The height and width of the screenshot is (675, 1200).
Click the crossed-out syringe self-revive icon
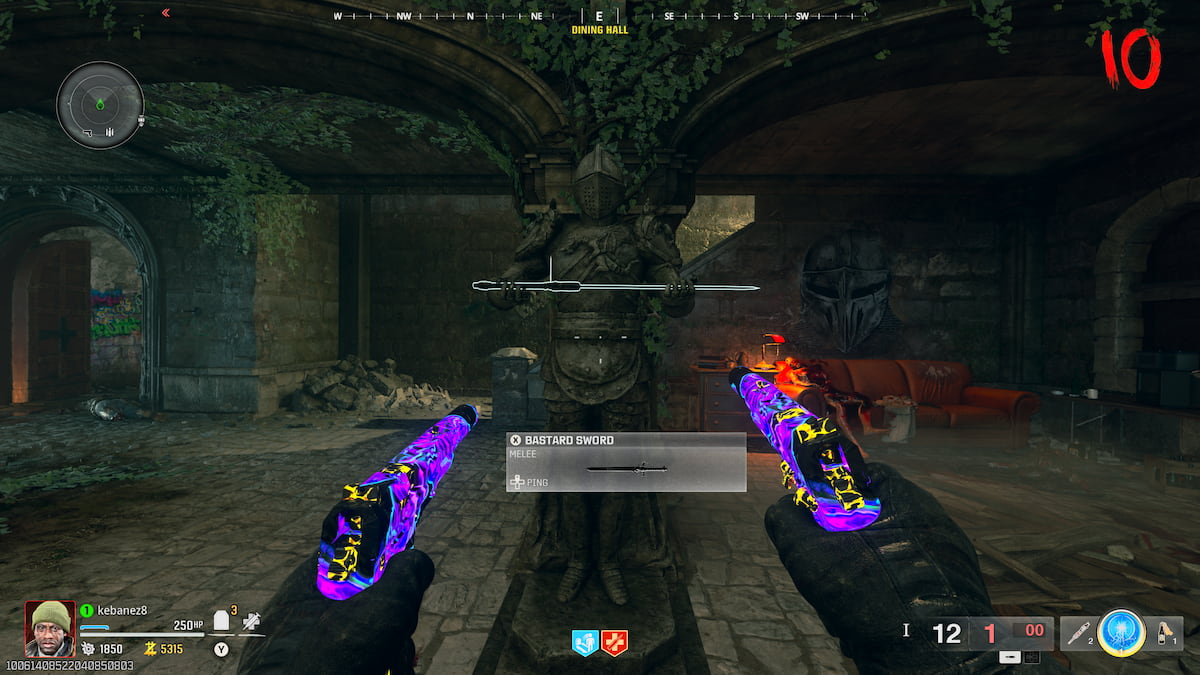[x=253, y=622]
